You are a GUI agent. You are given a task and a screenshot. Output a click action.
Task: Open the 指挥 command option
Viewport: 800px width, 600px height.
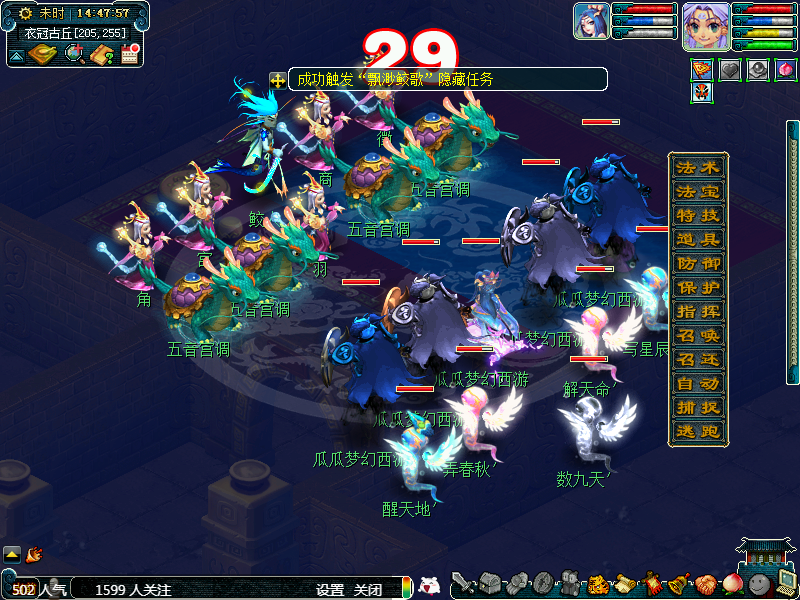tap(698, 311)
